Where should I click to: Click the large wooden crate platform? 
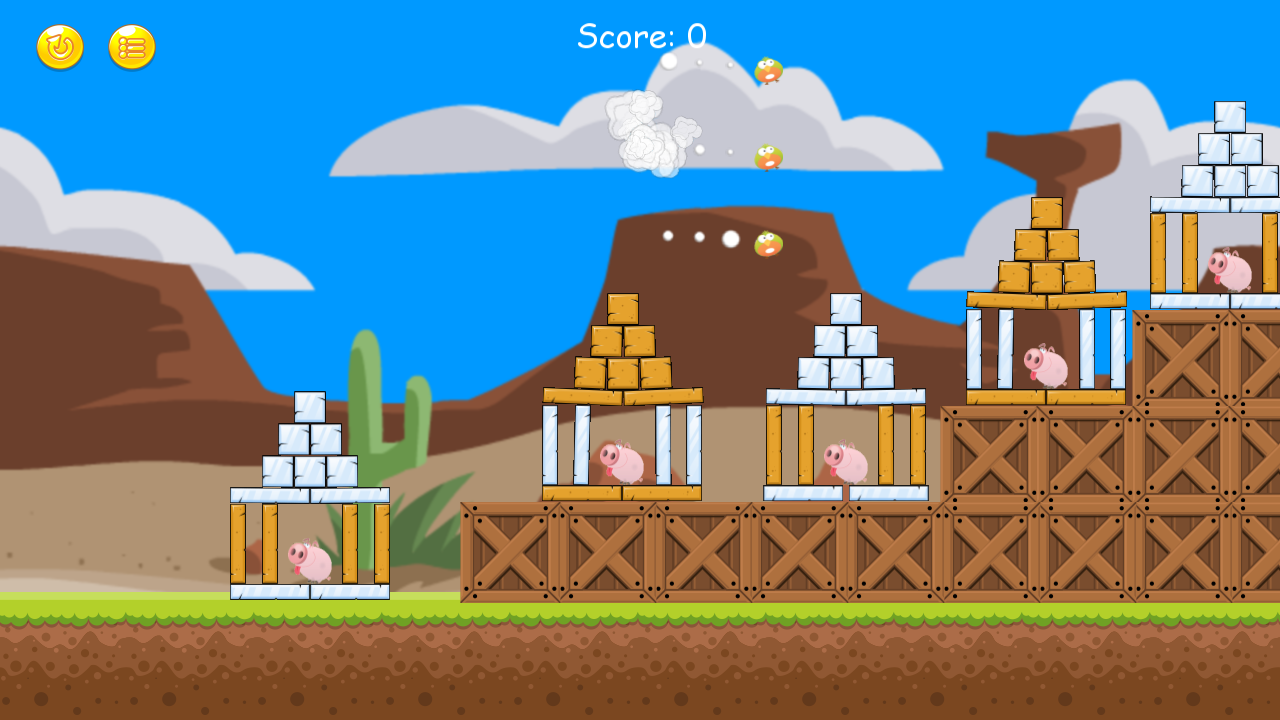coord(700,550)
